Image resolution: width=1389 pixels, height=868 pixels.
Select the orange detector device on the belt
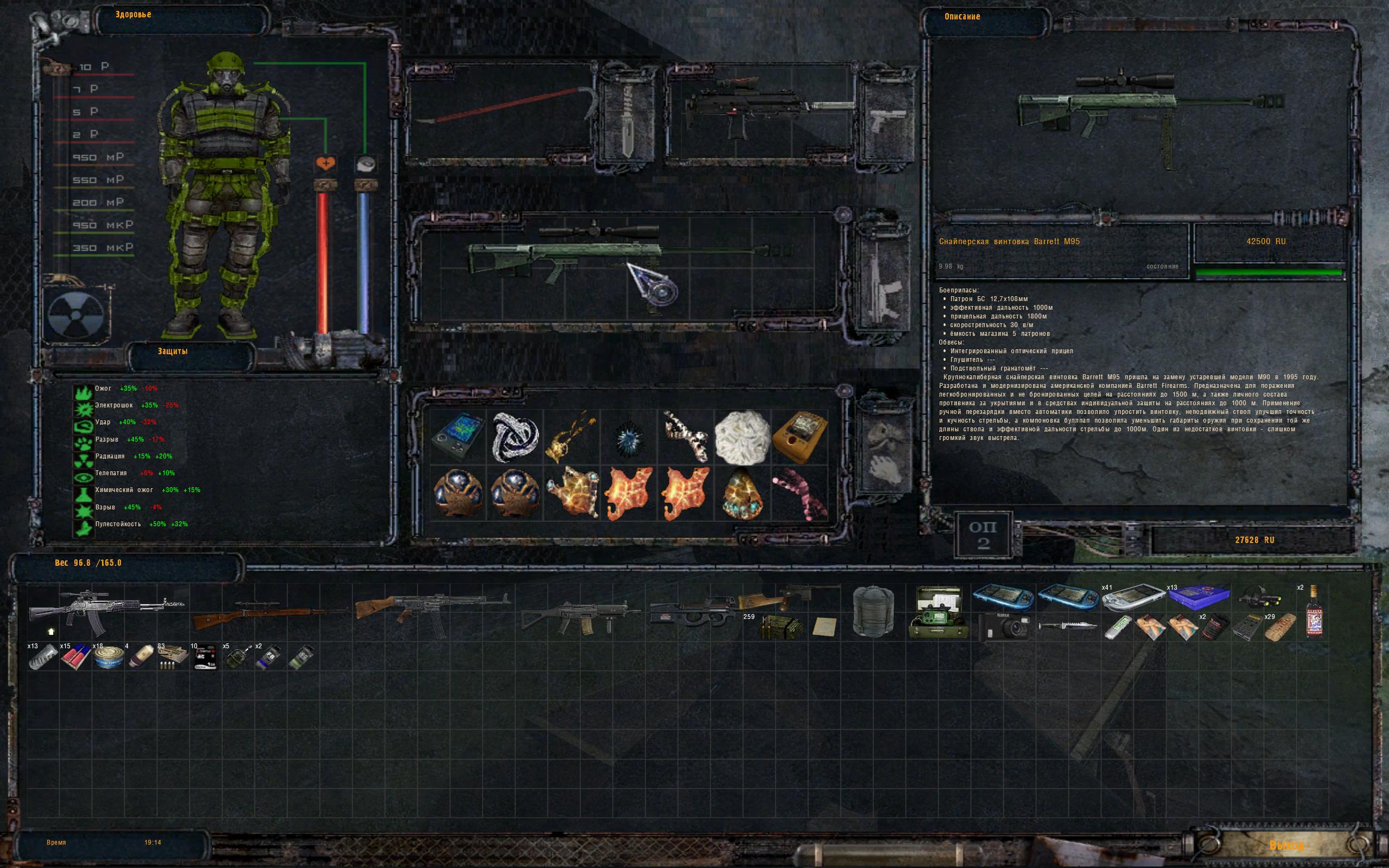coord(800,436)
